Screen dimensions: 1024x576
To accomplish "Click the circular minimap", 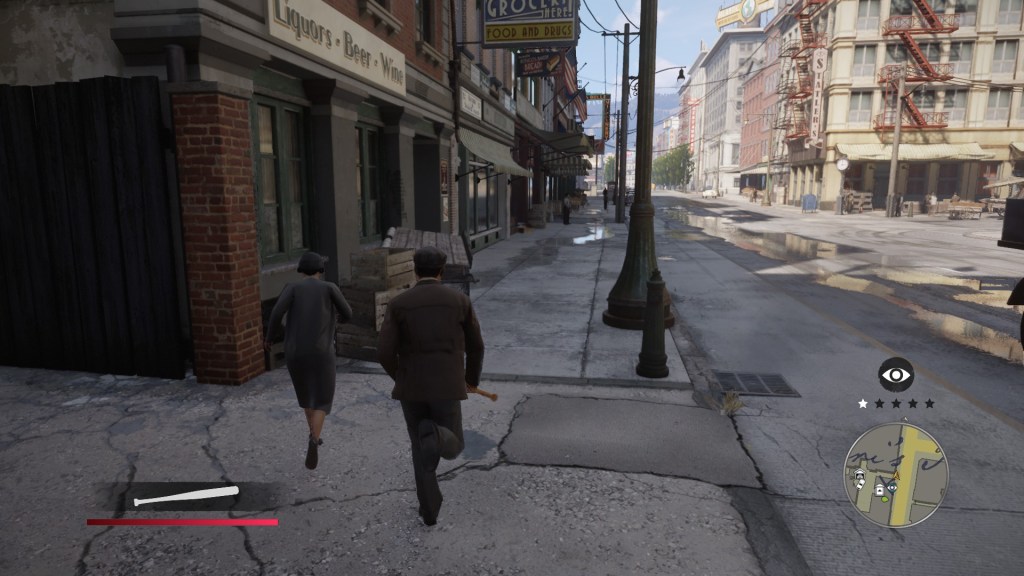I will click(895, 474).
